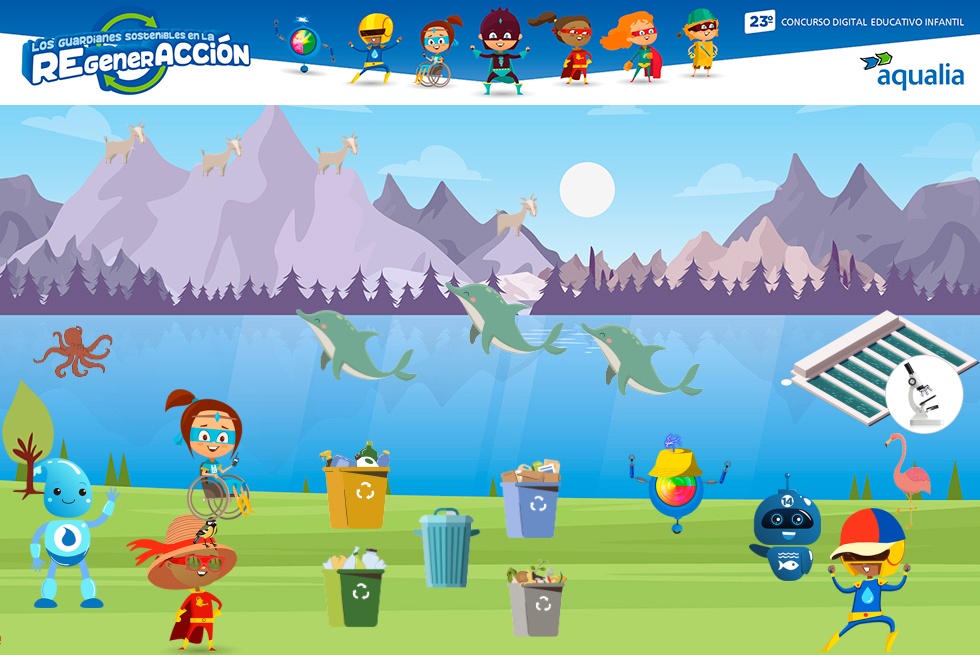
Task: Choose the gray organic waste bin
Action: pos(537,603)
